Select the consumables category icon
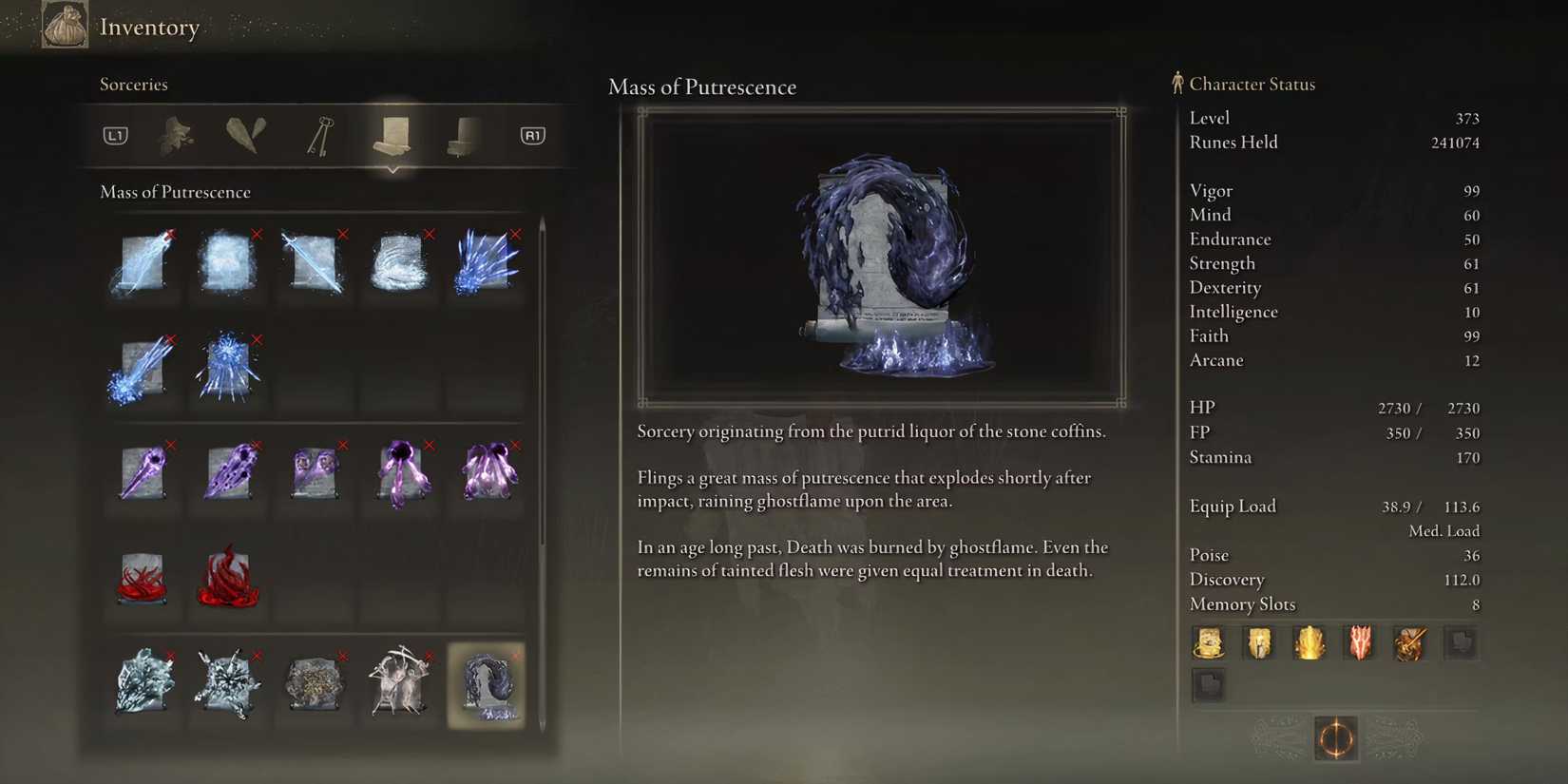This screenshot has height=784, width=1568. 177,135
